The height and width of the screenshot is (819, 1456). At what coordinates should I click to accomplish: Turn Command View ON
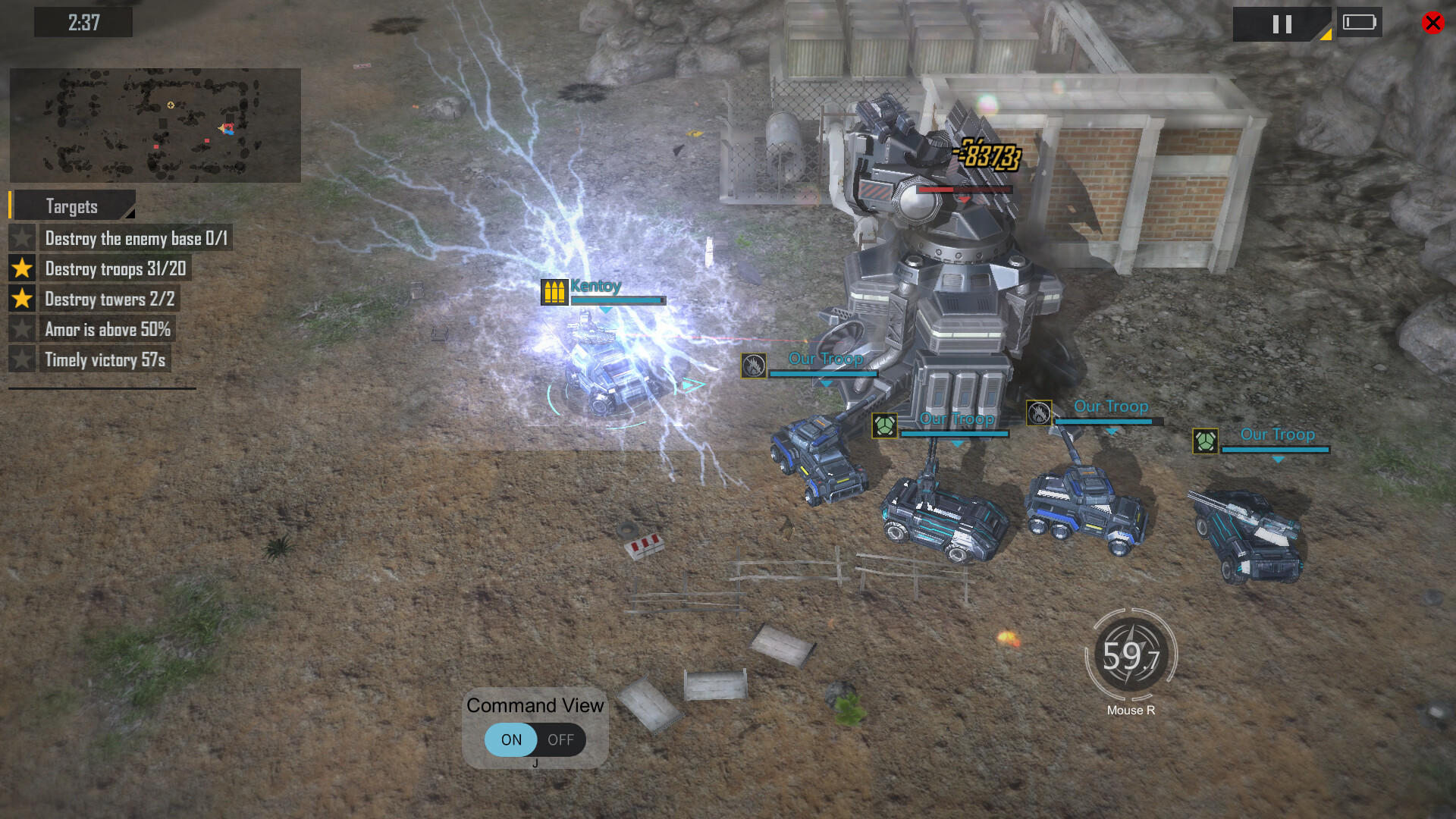pyautogui.click(x=511, y=739)
